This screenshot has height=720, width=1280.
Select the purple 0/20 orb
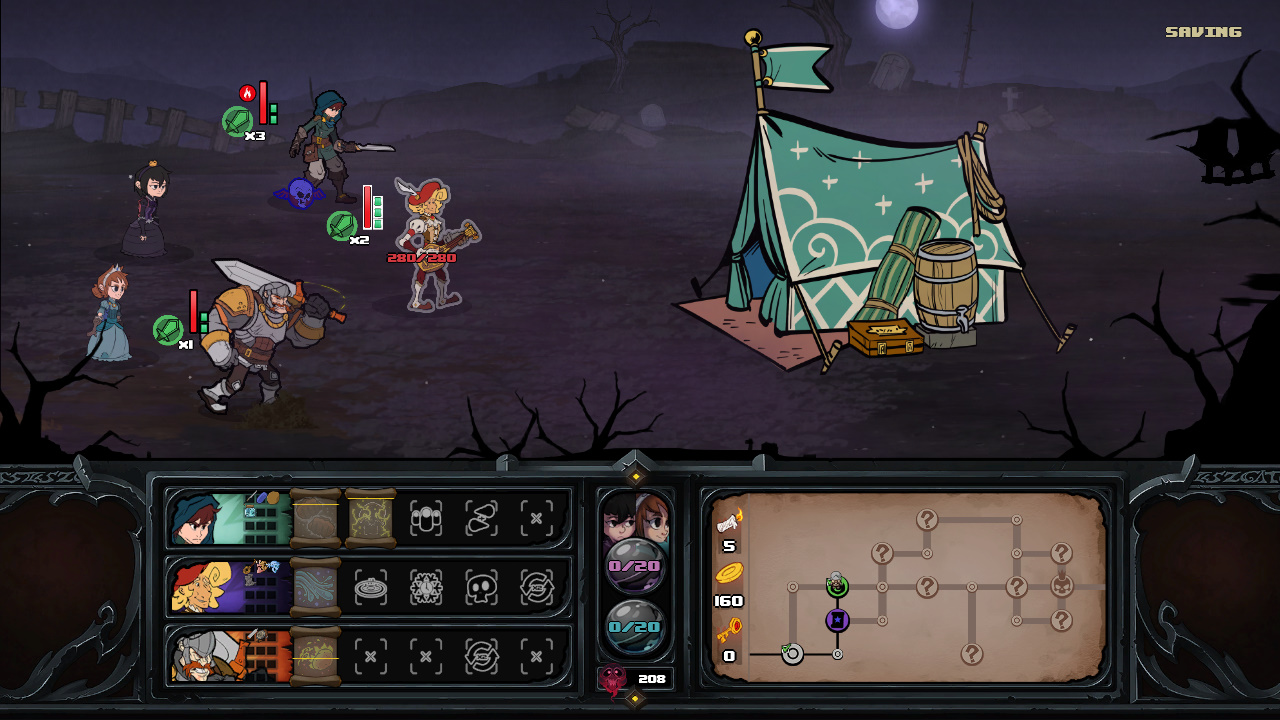point(635,566)
